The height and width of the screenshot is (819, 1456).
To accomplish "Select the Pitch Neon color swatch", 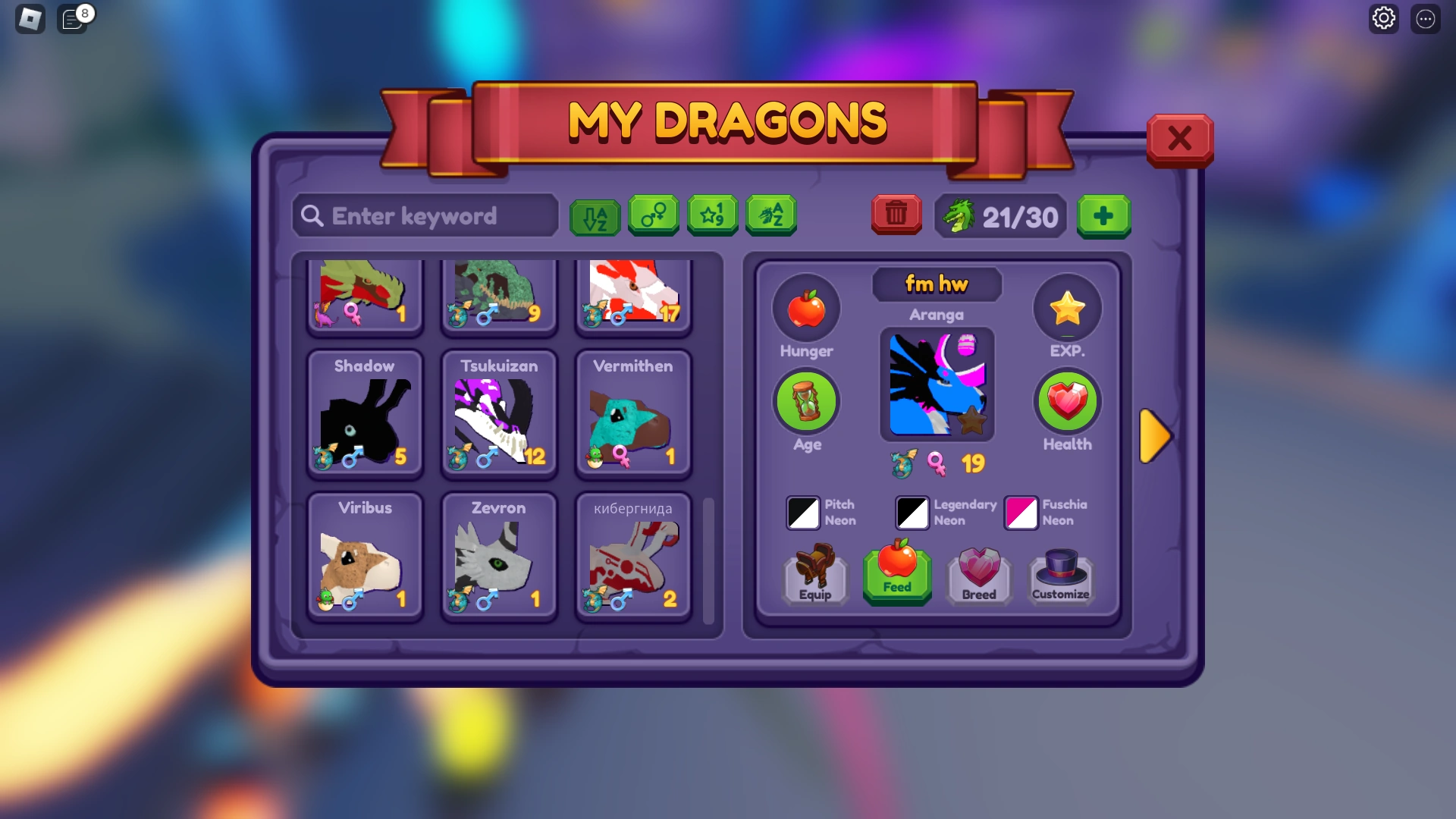I will pos(802,513).
